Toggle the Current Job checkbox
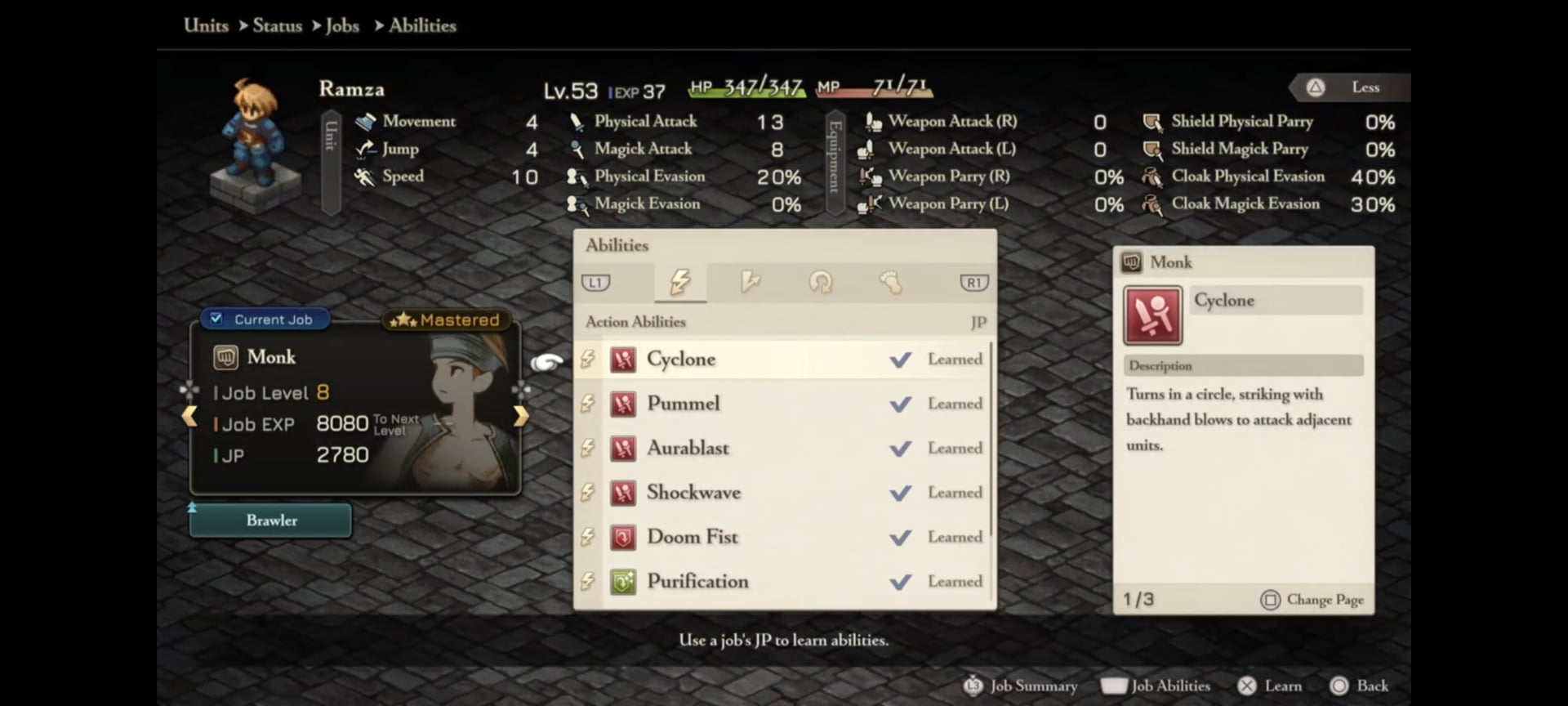 coord(216,319)
